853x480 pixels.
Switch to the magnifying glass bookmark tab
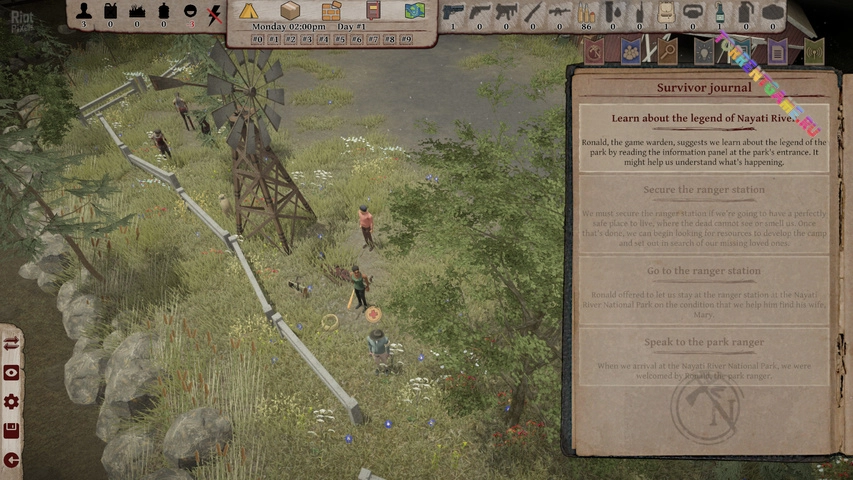tap(667, 50)
